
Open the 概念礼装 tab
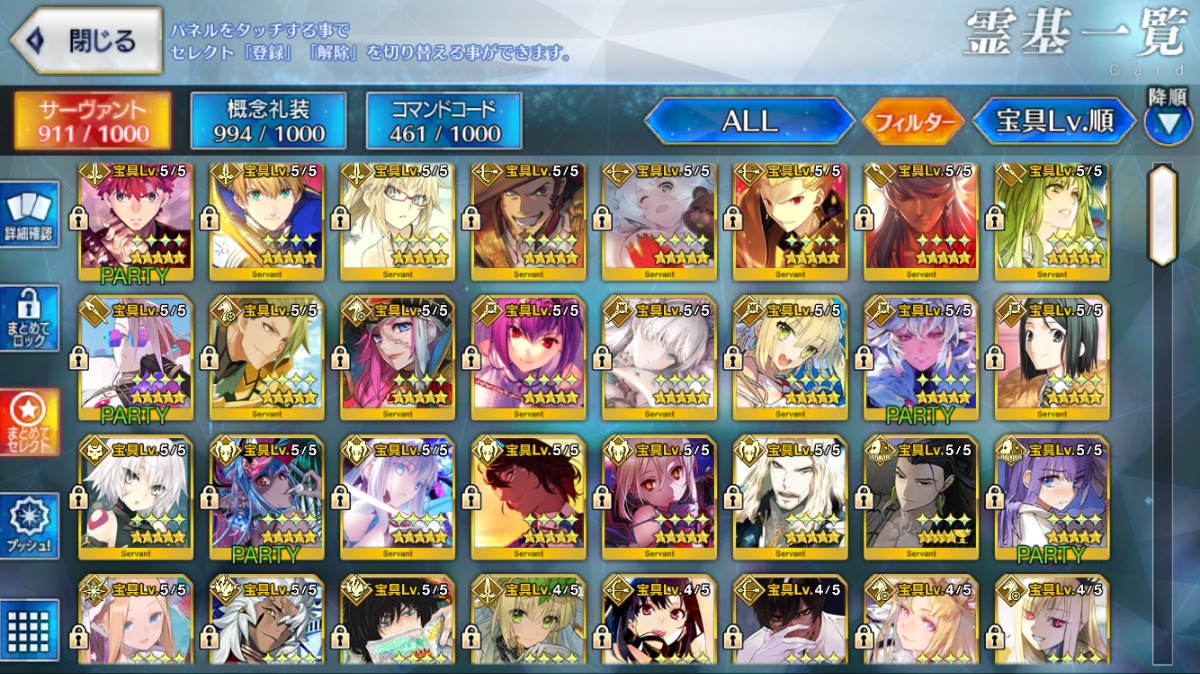268,121
